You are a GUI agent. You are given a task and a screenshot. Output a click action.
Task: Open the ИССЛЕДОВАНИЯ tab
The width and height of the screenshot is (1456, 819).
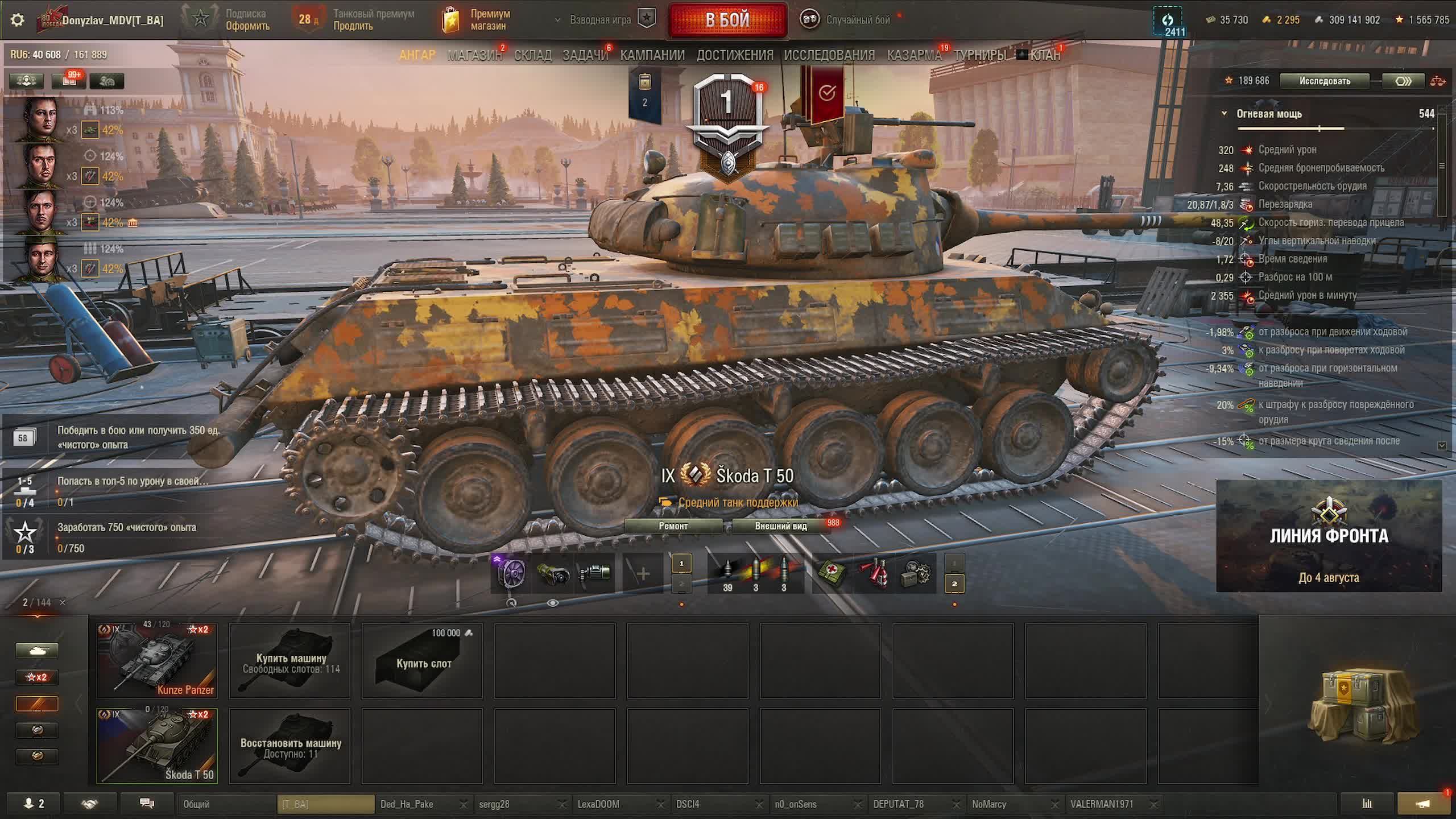pyautogui.click(x=829, y=55)
